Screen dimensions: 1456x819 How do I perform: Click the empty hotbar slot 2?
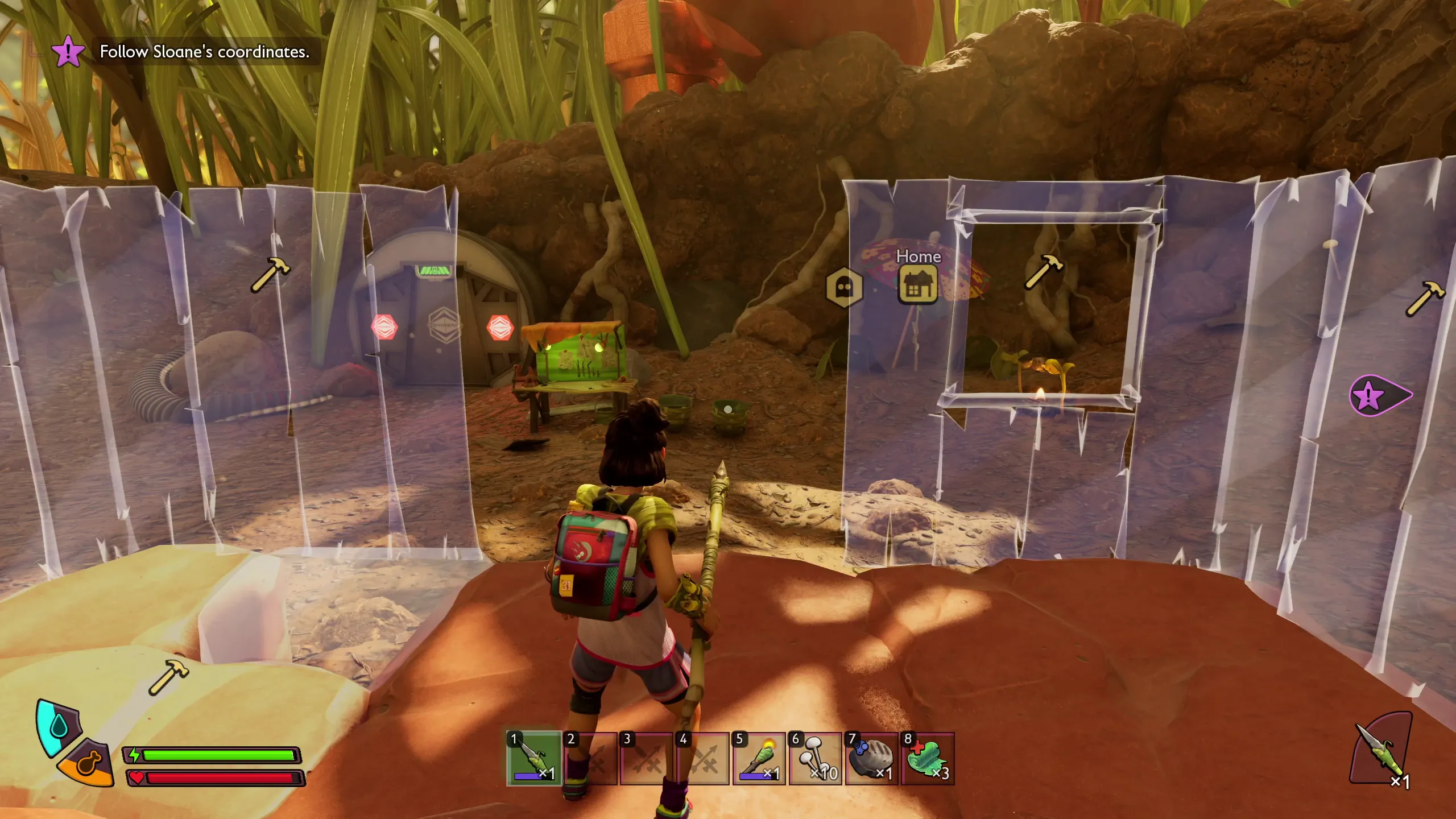point(590,758)
